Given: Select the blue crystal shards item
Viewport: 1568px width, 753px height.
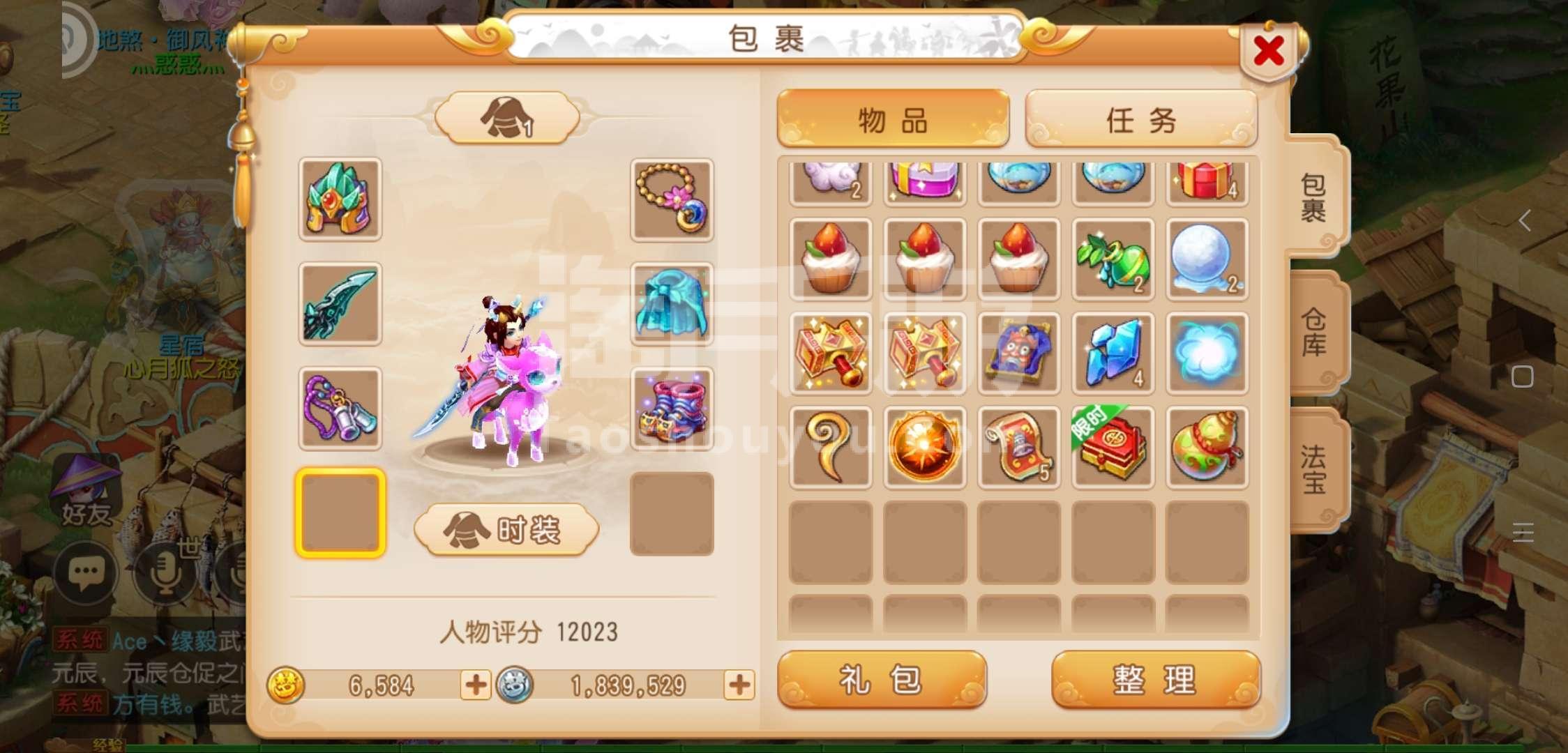Looking at the screenshot, I should [x=1112, y=353].
